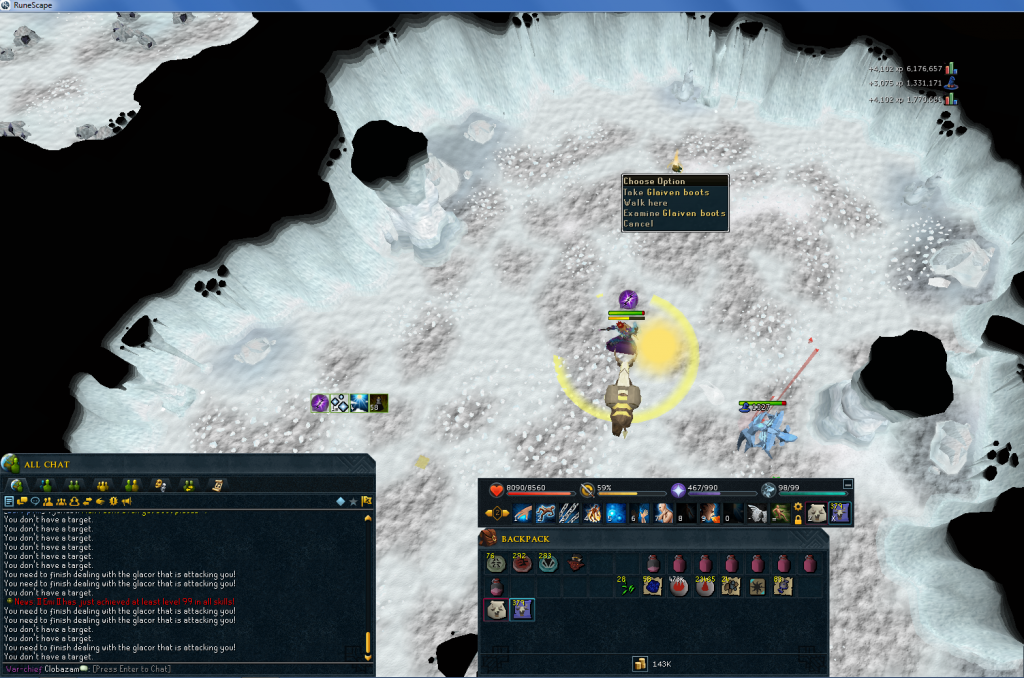1024x678 pixels.
Task: Select the white pouch backpack item
Action: pyautogui.click(x=497, y=610)
